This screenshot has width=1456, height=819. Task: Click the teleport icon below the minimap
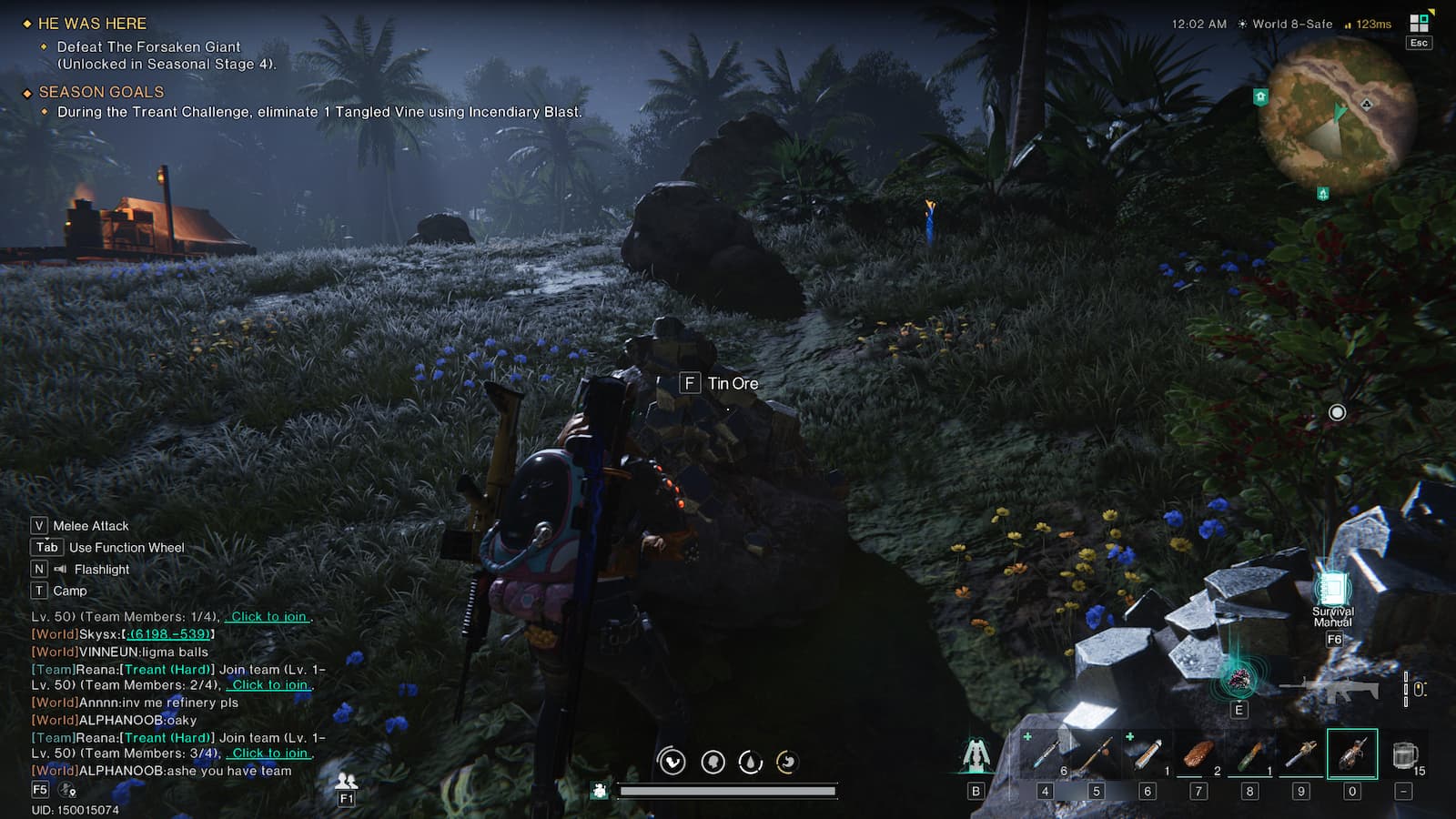coord(1323,194)
